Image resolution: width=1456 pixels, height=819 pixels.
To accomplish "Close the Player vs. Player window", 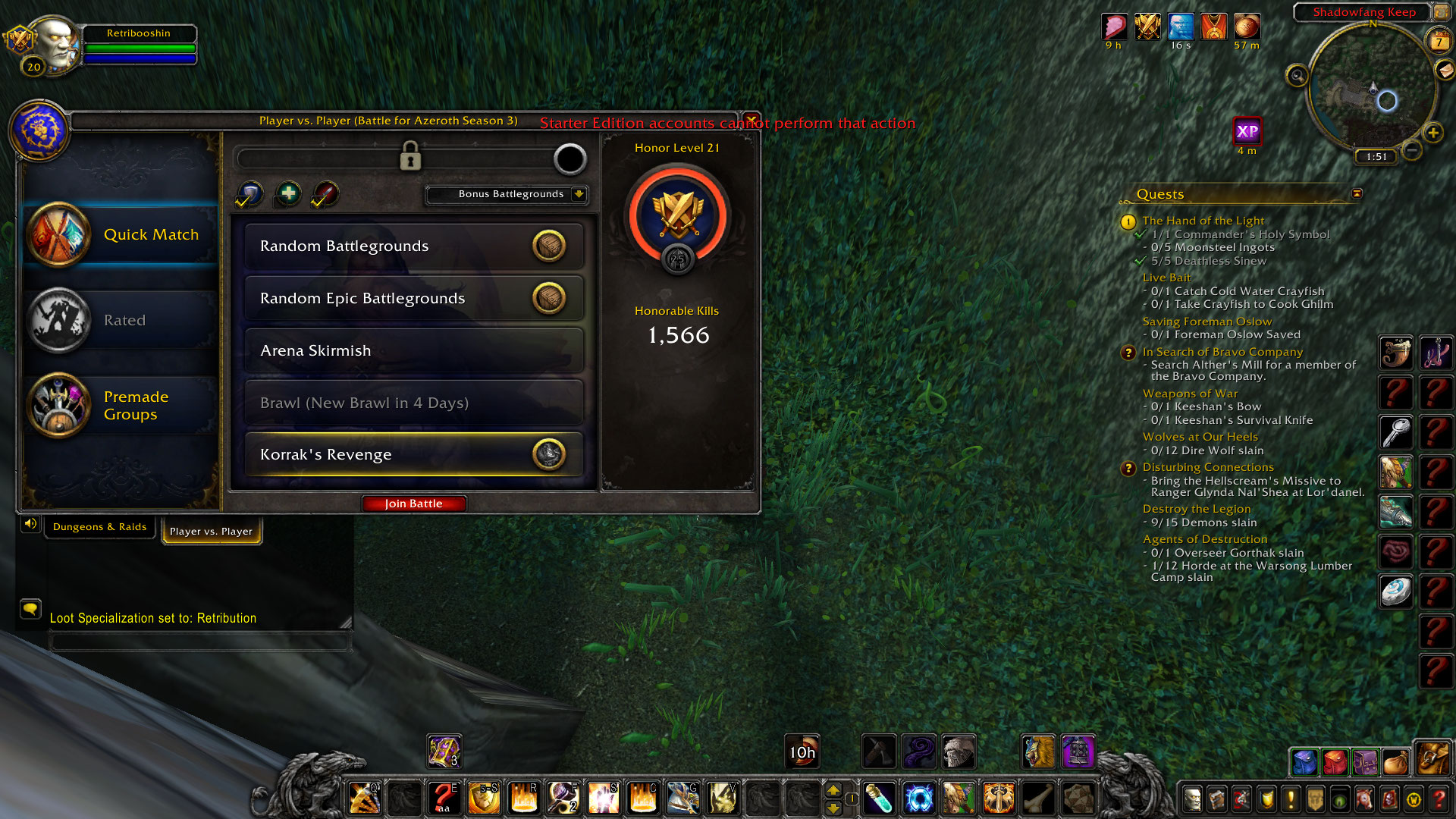I will (x=751, y=120).
